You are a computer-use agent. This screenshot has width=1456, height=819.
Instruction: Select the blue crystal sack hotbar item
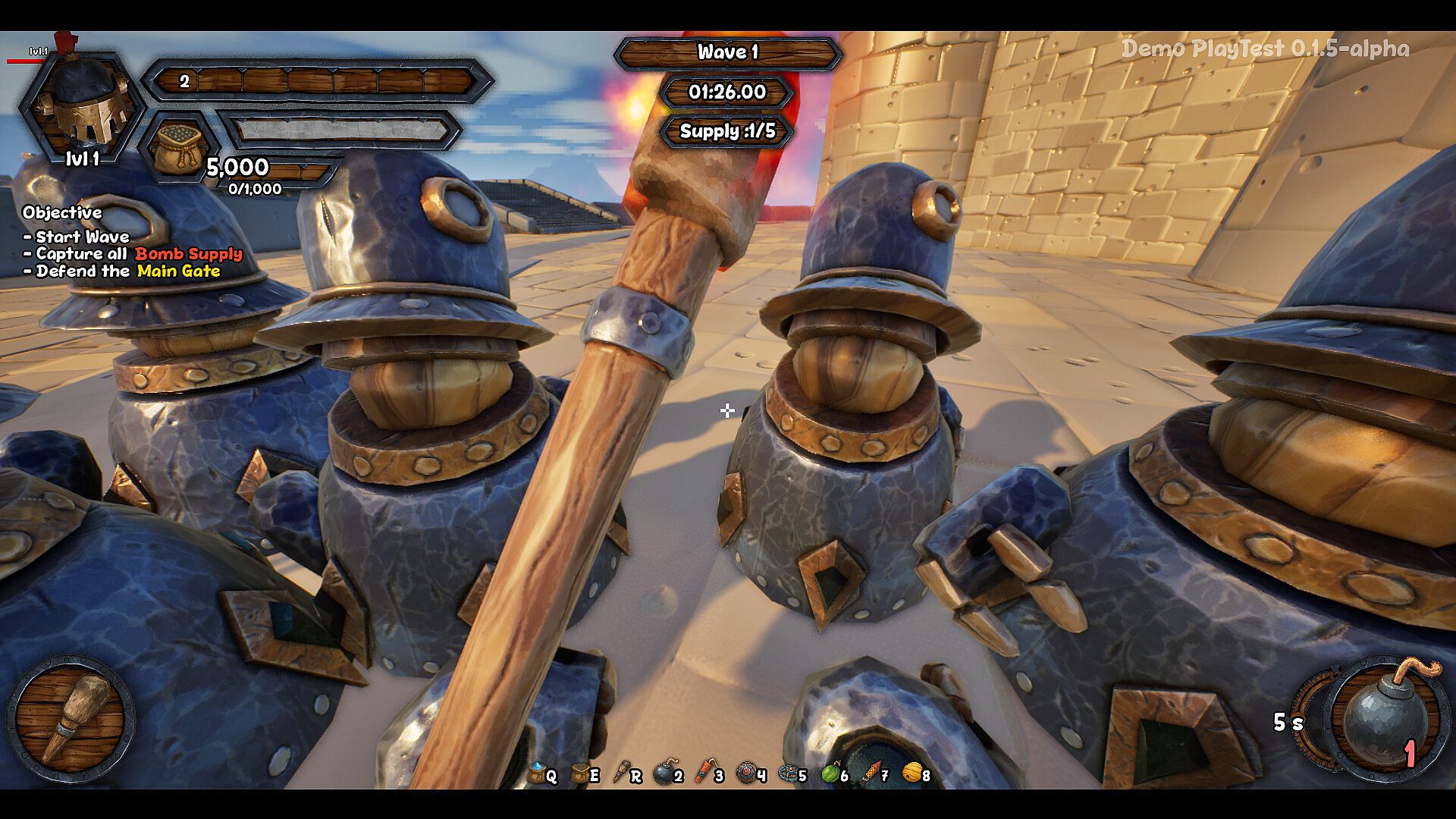tap(538, 773)
